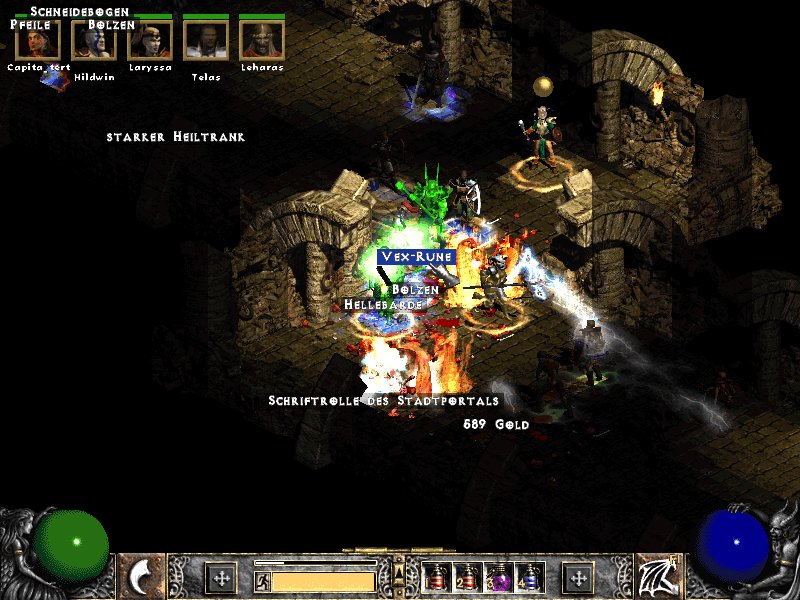This screenshot has width=800, height=600.
Task: Grab the Schriftrolle des Stadtportals label
Action: (383, 401)
